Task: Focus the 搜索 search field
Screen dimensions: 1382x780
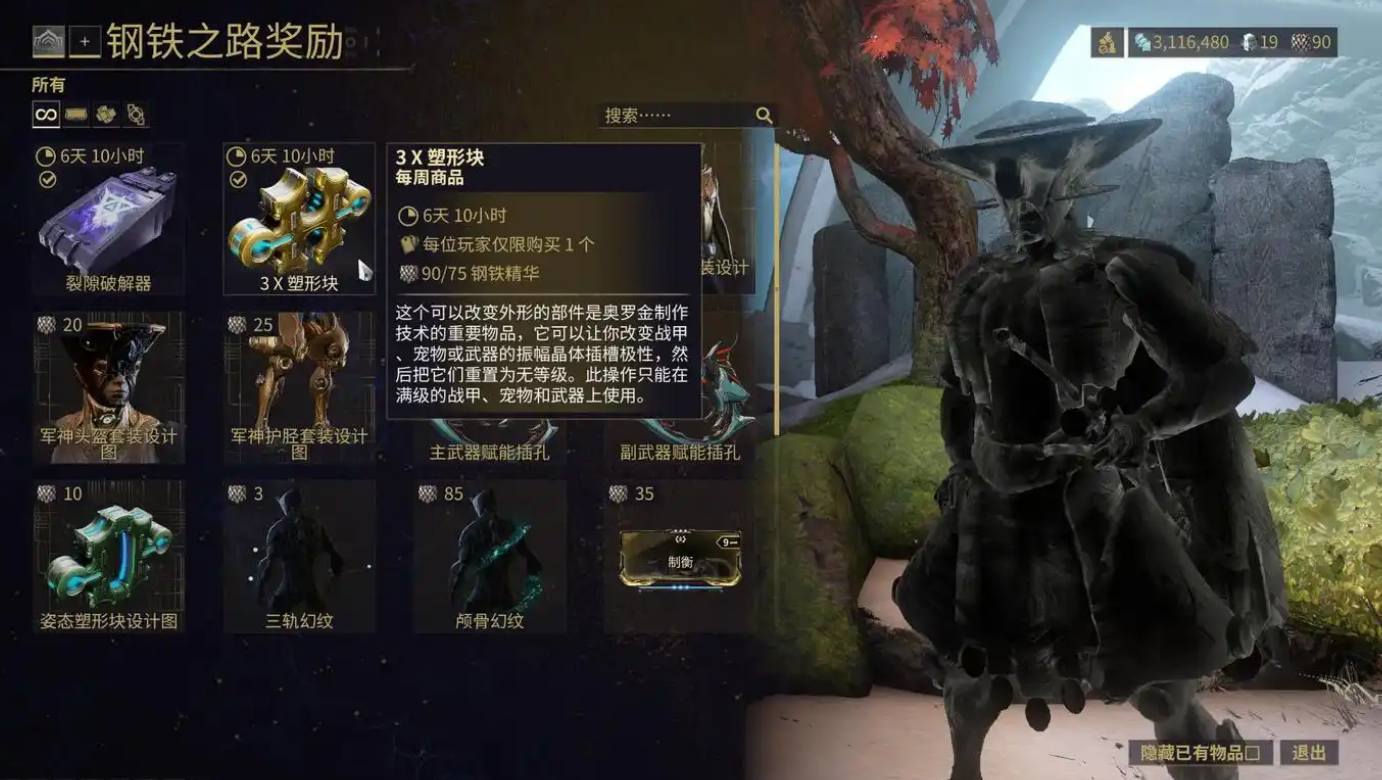Action: pyautogui.click(x=678, y=115)
